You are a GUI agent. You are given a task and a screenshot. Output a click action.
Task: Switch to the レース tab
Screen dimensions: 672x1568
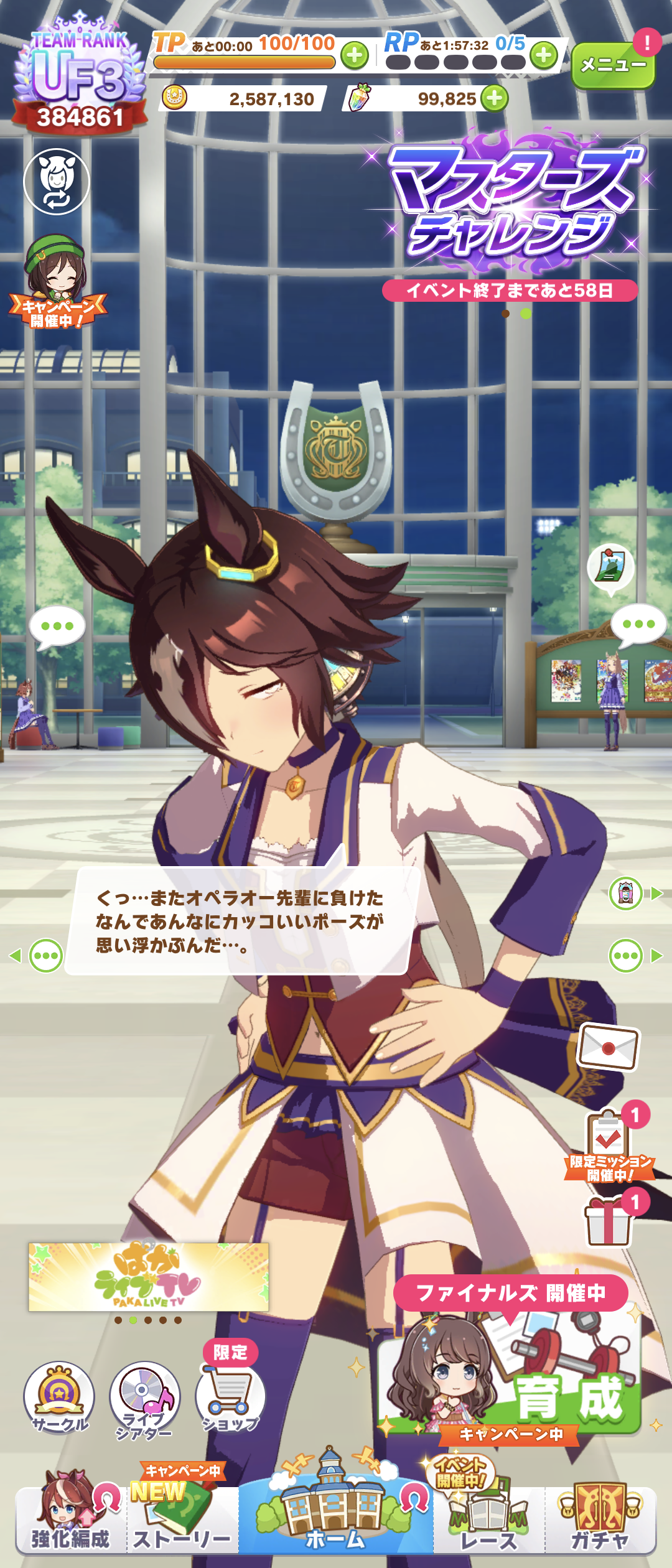(x=488, y=1518)
